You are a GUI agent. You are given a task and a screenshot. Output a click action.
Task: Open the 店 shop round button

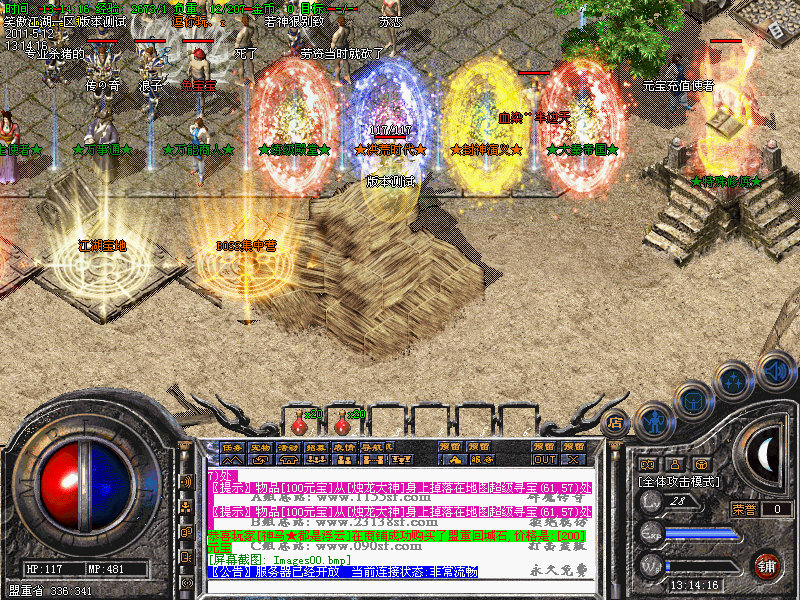coord(616,423)
